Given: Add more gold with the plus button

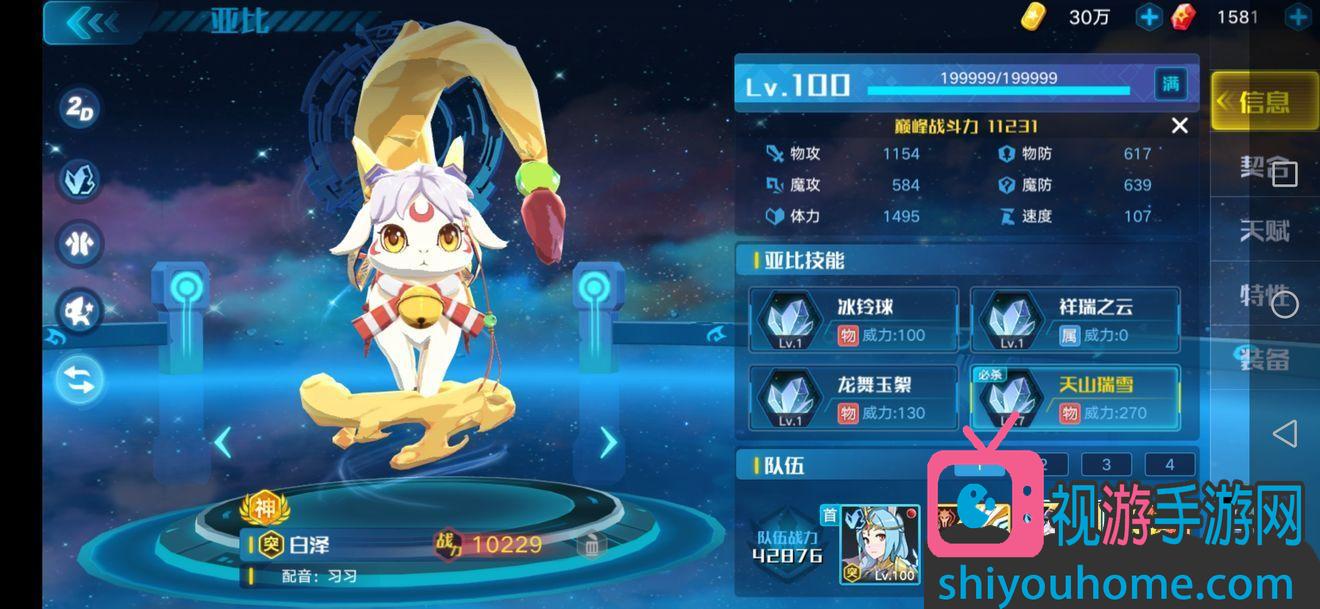Looking at the screenshot, I should (1149, 17).
